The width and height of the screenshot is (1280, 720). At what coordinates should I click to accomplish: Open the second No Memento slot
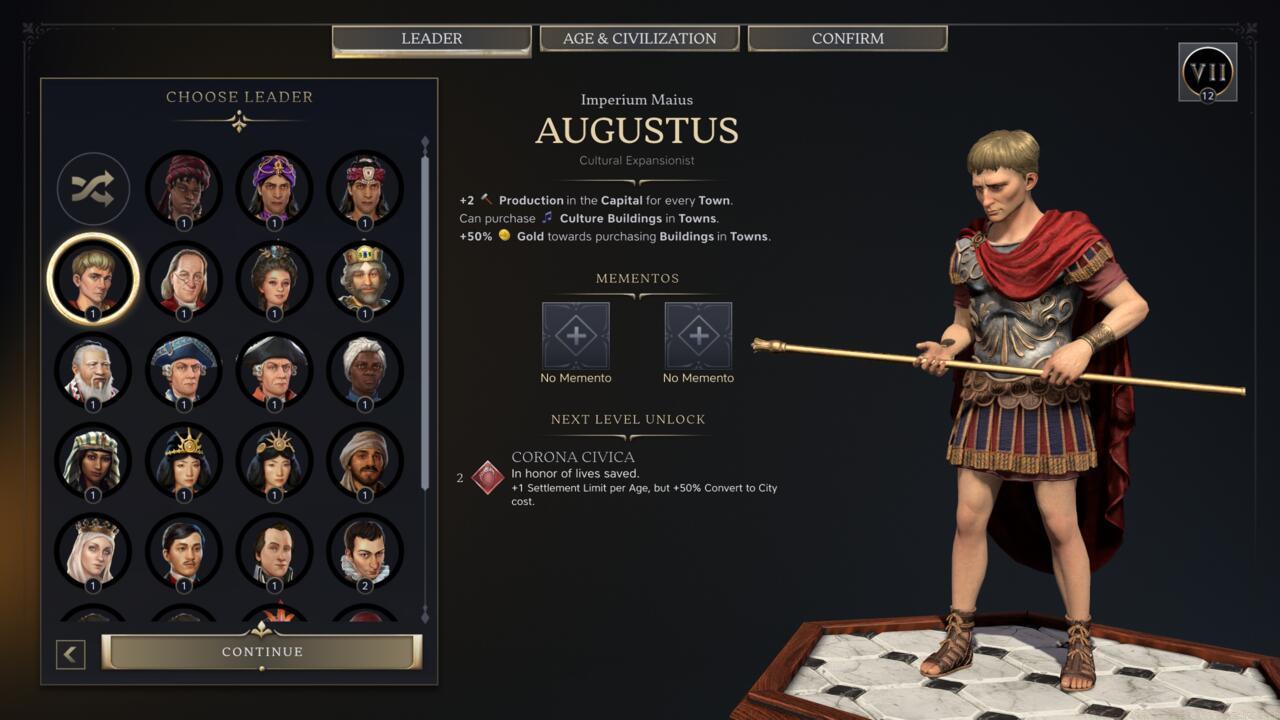(x=697, y=336)
